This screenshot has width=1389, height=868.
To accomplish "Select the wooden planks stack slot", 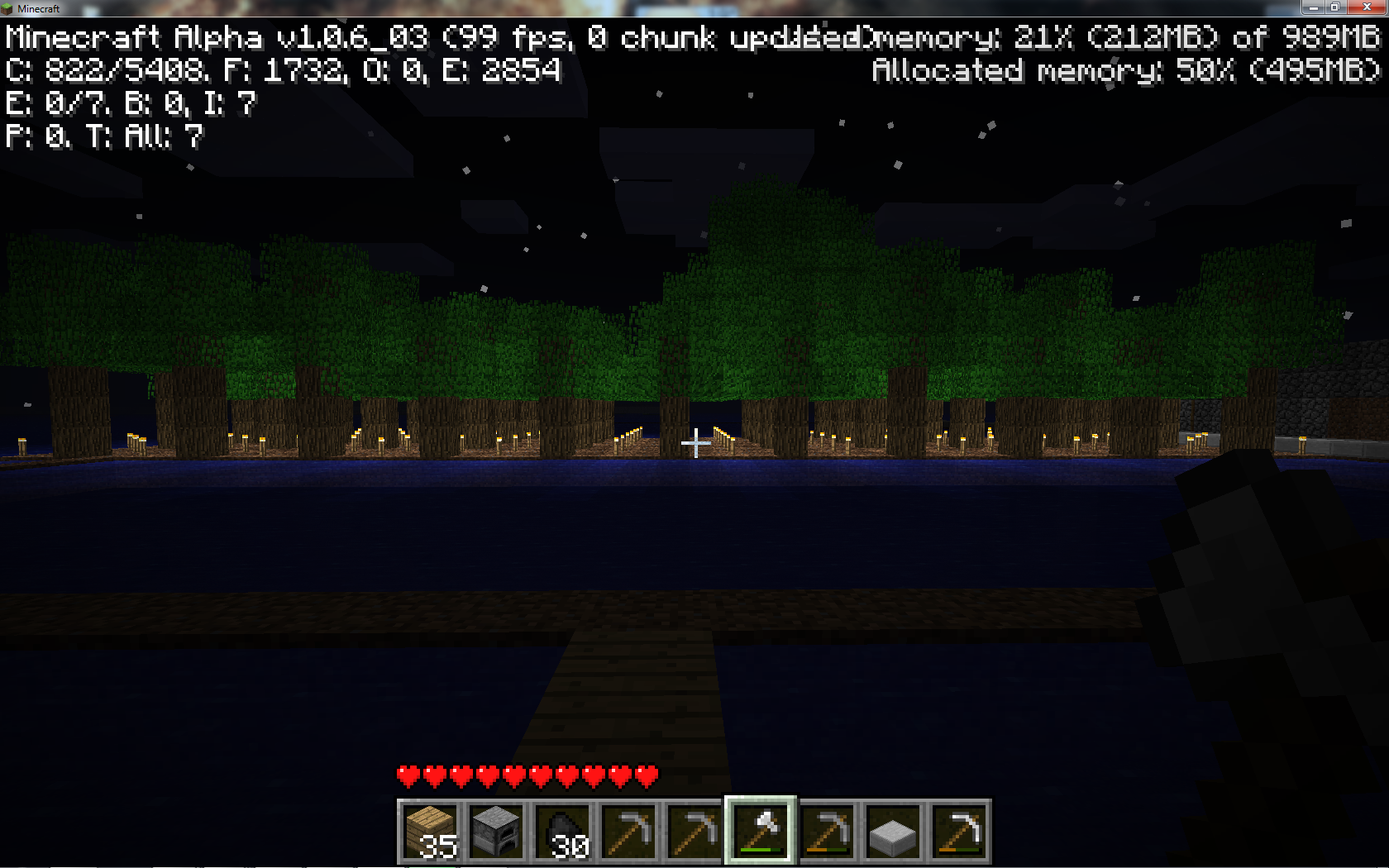I will 430,832.
